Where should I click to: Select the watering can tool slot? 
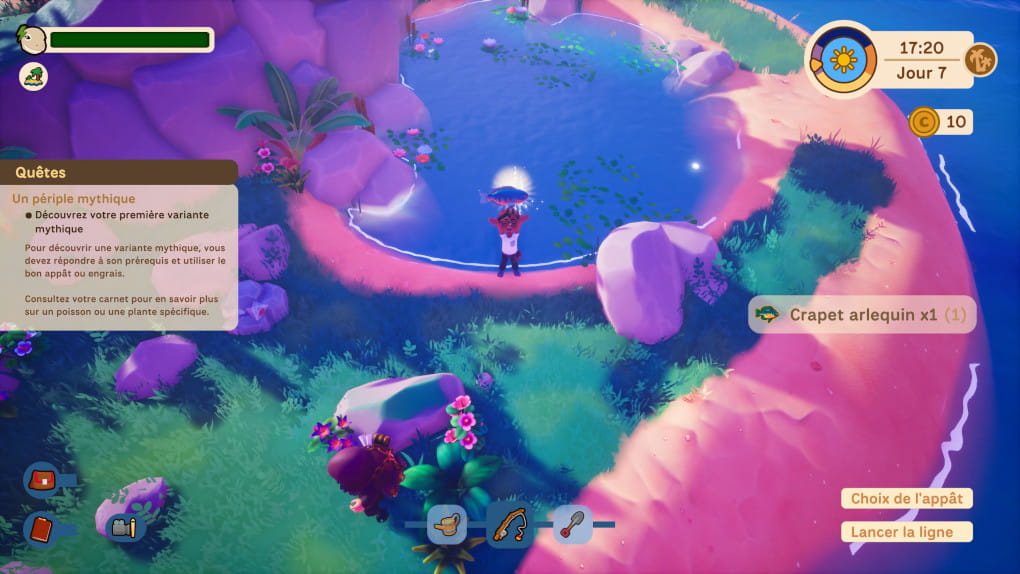click(x=447, y=524)
